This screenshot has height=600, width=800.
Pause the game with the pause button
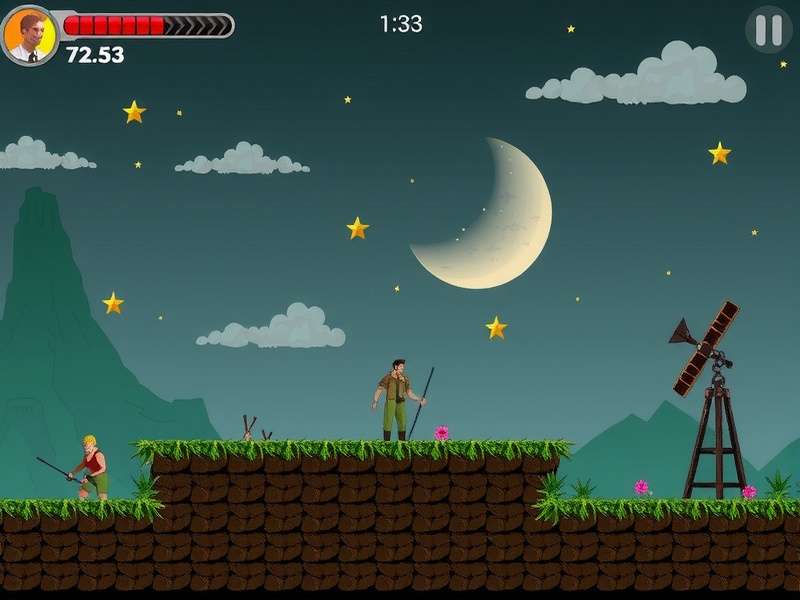(768, 30)
